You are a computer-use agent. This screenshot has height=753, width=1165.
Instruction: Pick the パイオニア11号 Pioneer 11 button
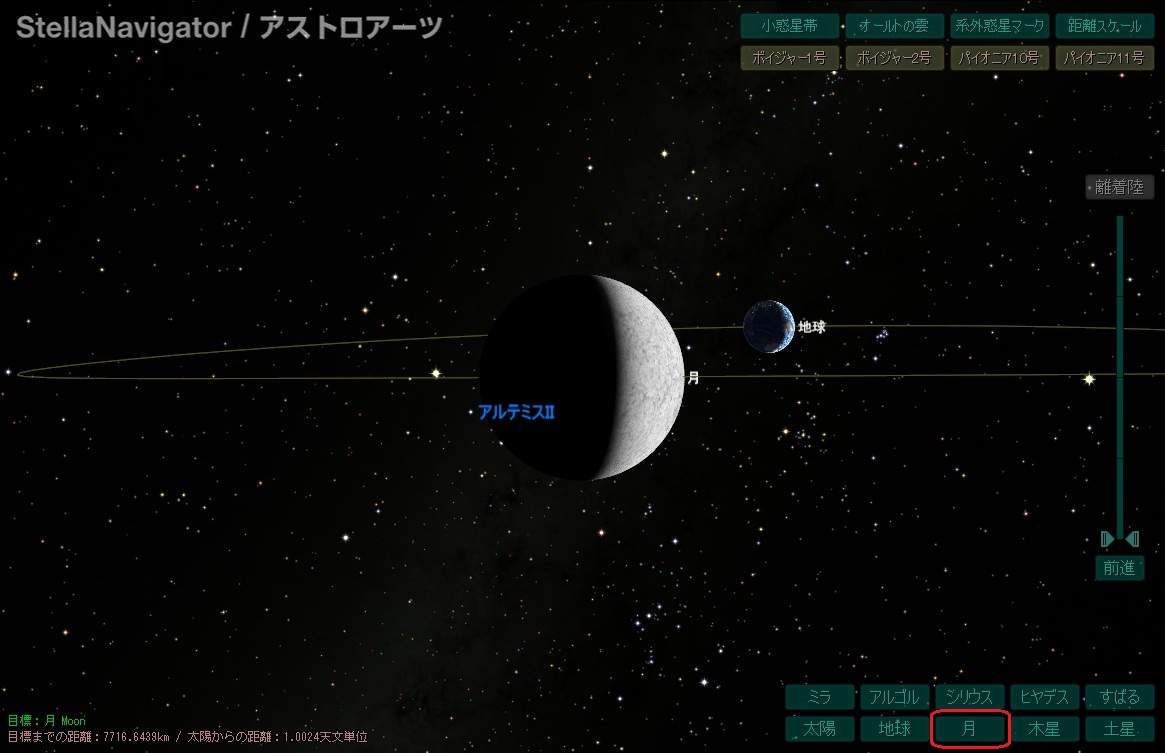(x=1104, y=58)
